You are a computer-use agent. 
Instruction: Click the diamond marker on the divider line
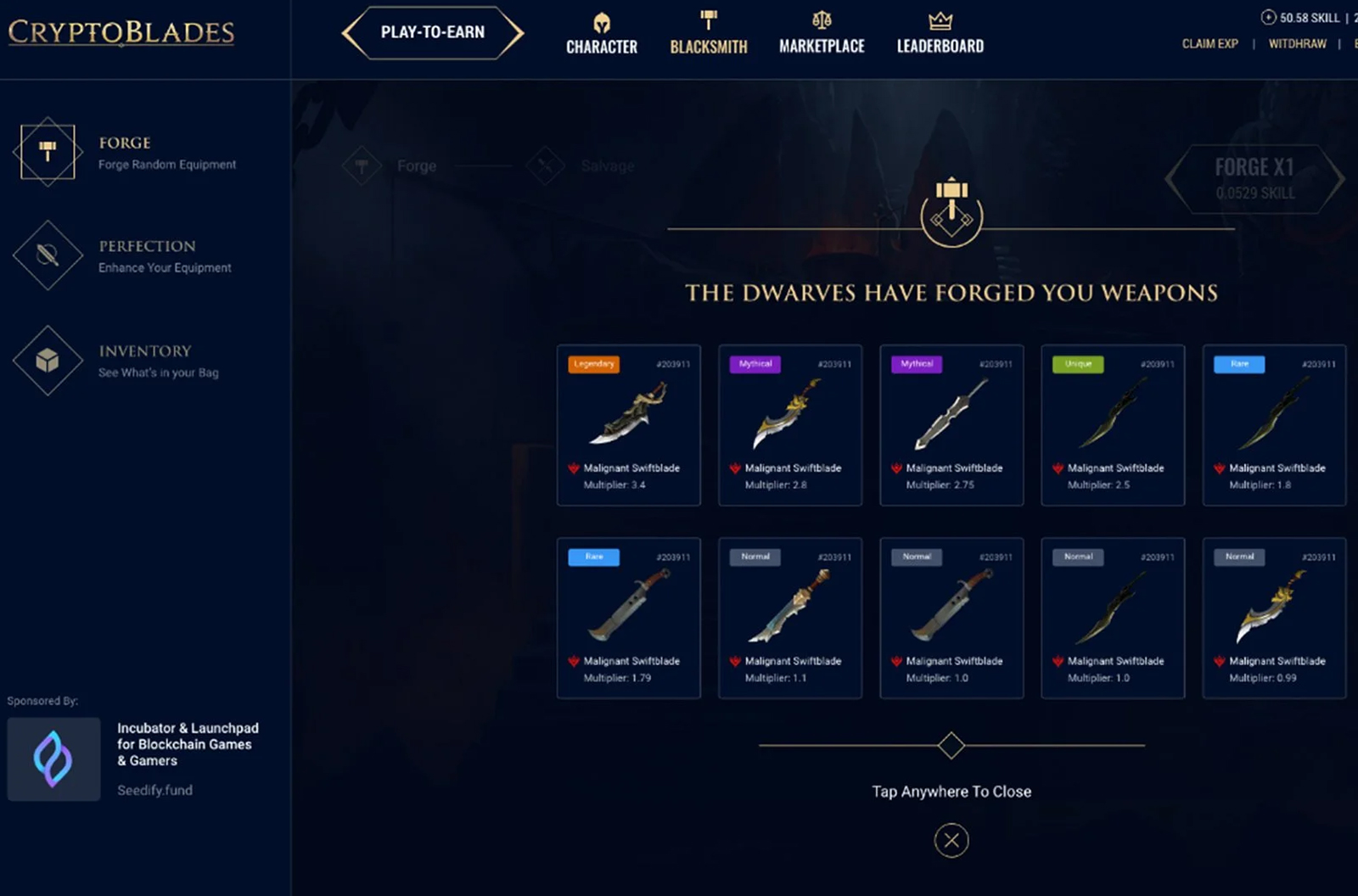coord(951,744)
